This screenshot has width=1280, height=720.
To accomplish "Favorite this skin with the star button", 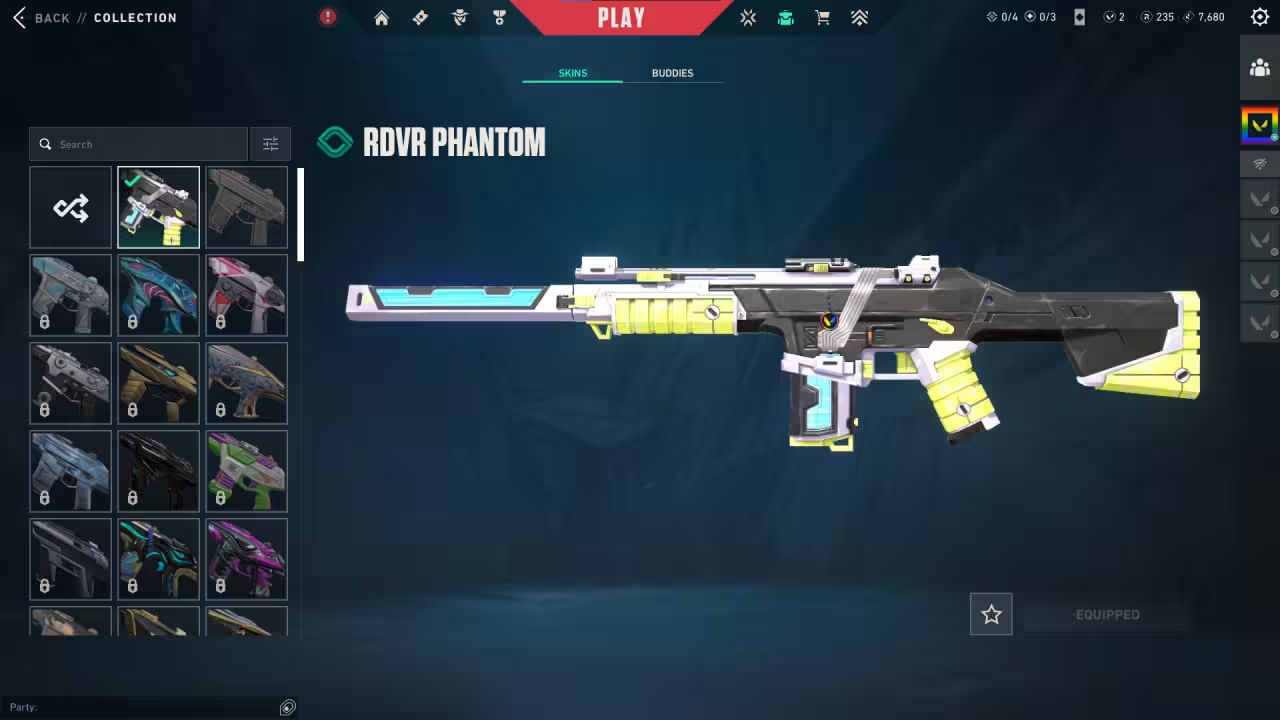I will pyautogui.click(x=991, y=615).
